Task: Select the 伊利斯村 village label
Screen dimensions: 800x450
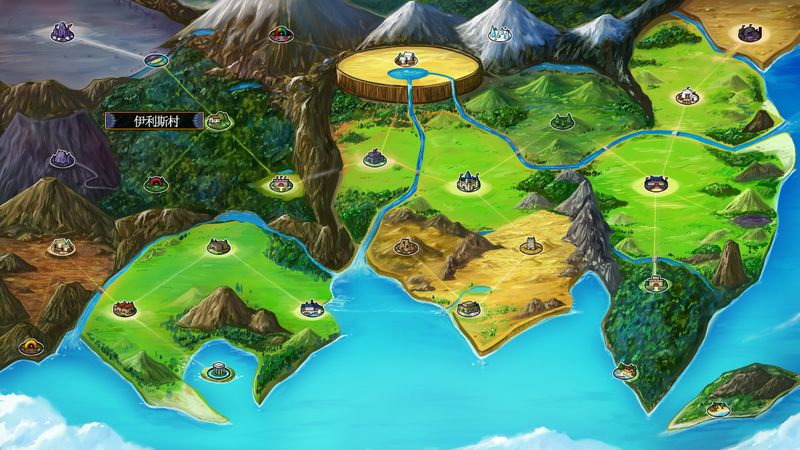Action: tap(155, 120)
